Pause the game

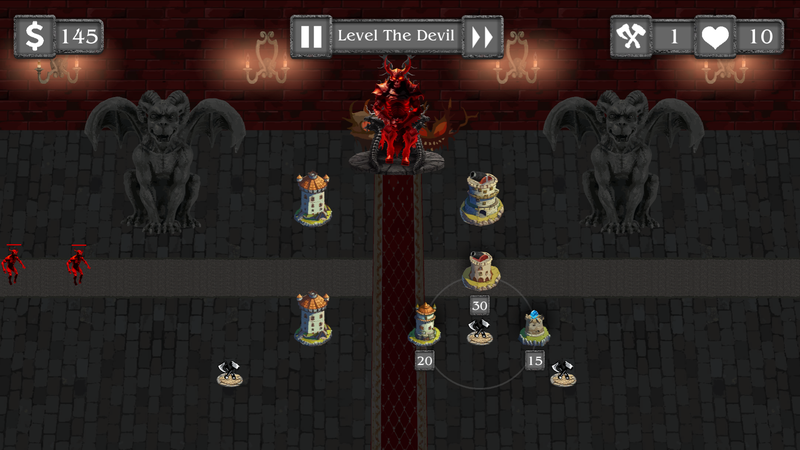311,37
